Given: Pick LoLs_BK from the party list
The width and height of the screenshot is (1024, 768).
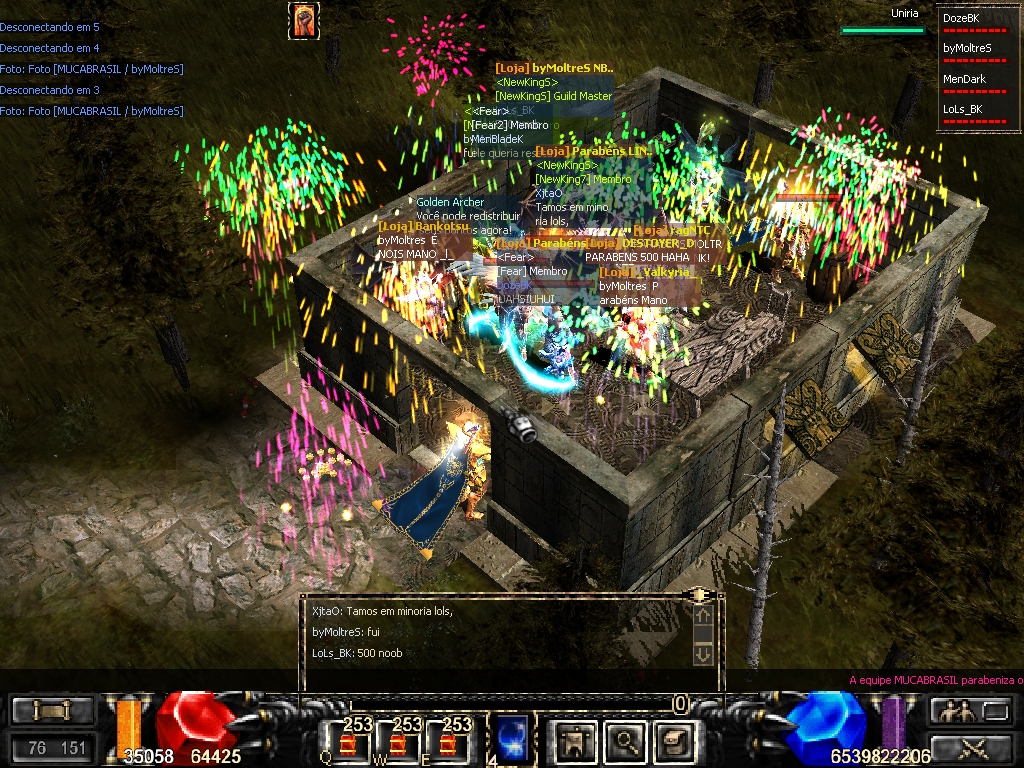Looking at the screenshot, I should [962, 109].
